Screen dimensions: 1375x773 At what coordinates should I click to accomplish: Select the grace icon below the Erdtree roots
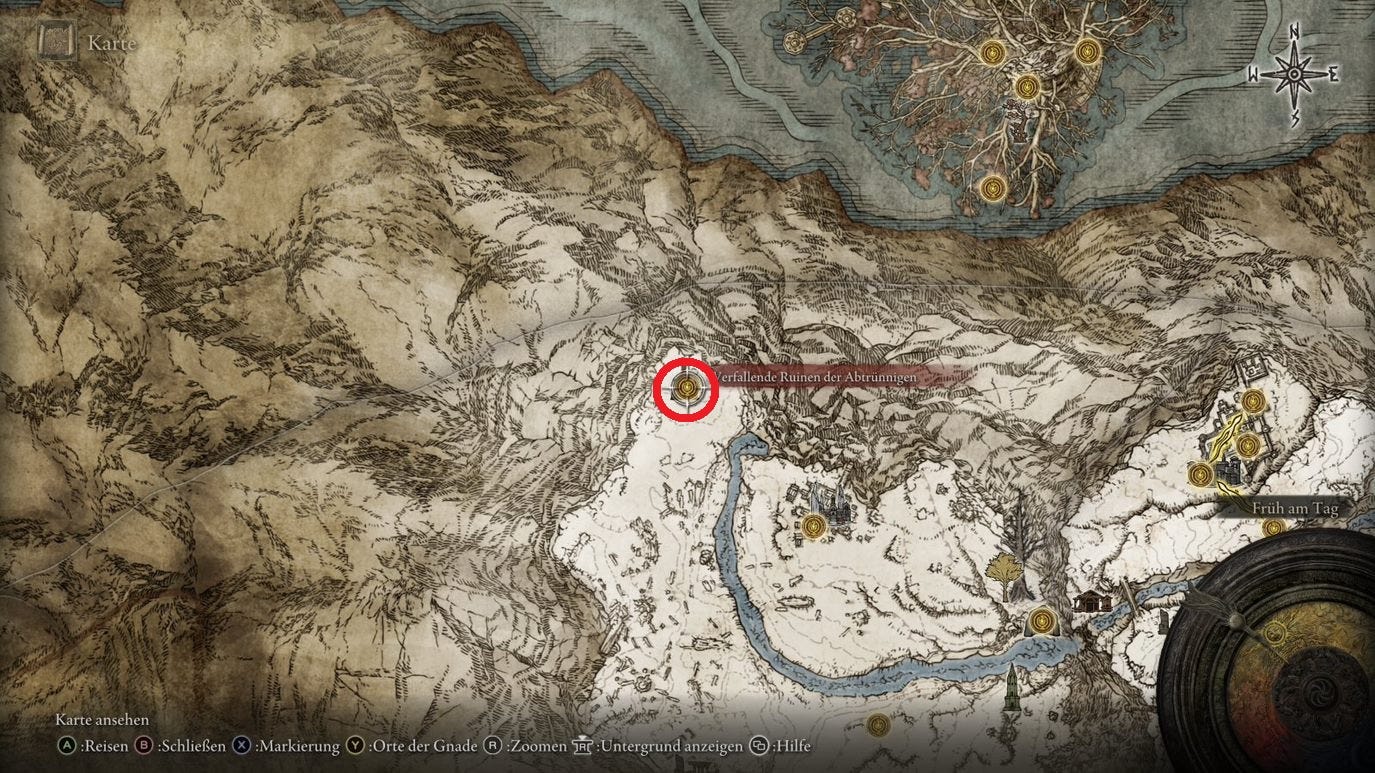tap(992, 188)
